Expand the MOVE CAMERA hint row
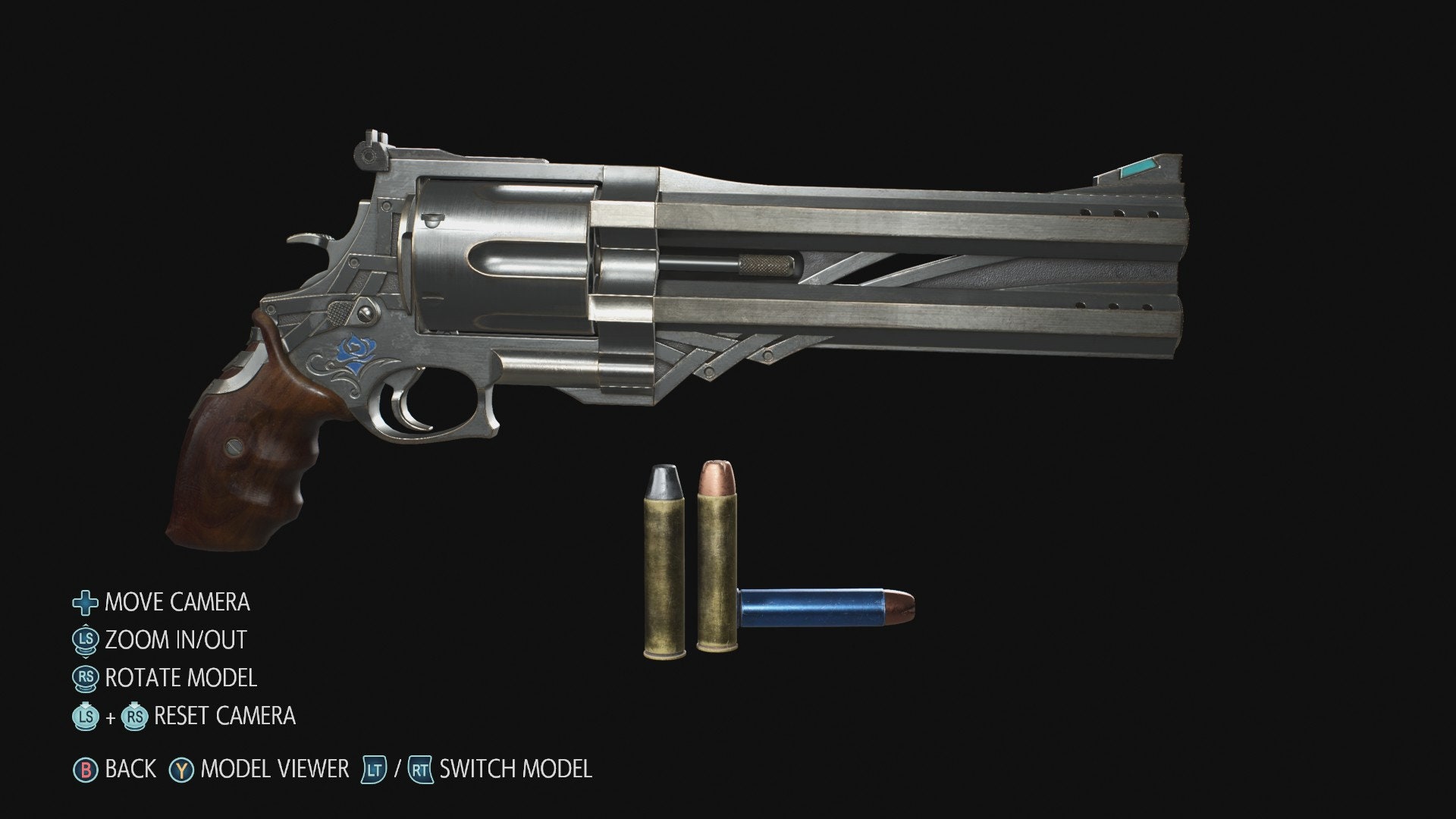 click(178, 604)
